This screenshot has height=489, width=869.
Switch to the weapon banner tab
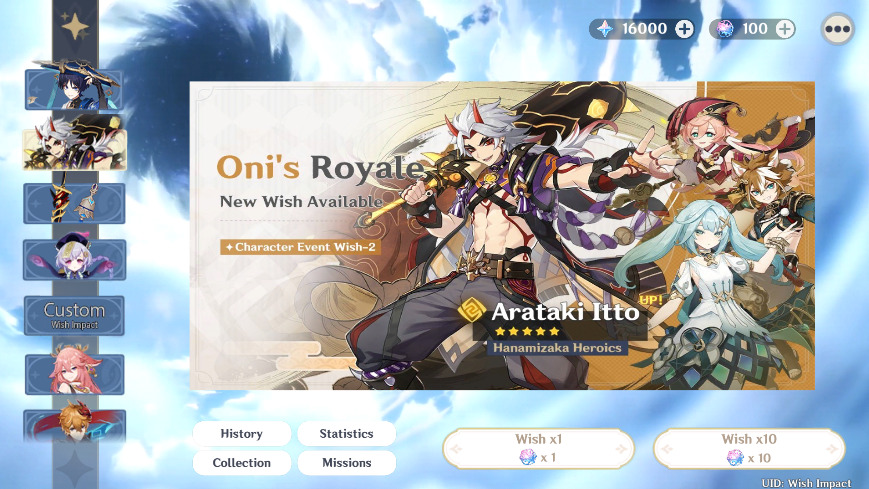coord(74,203)
